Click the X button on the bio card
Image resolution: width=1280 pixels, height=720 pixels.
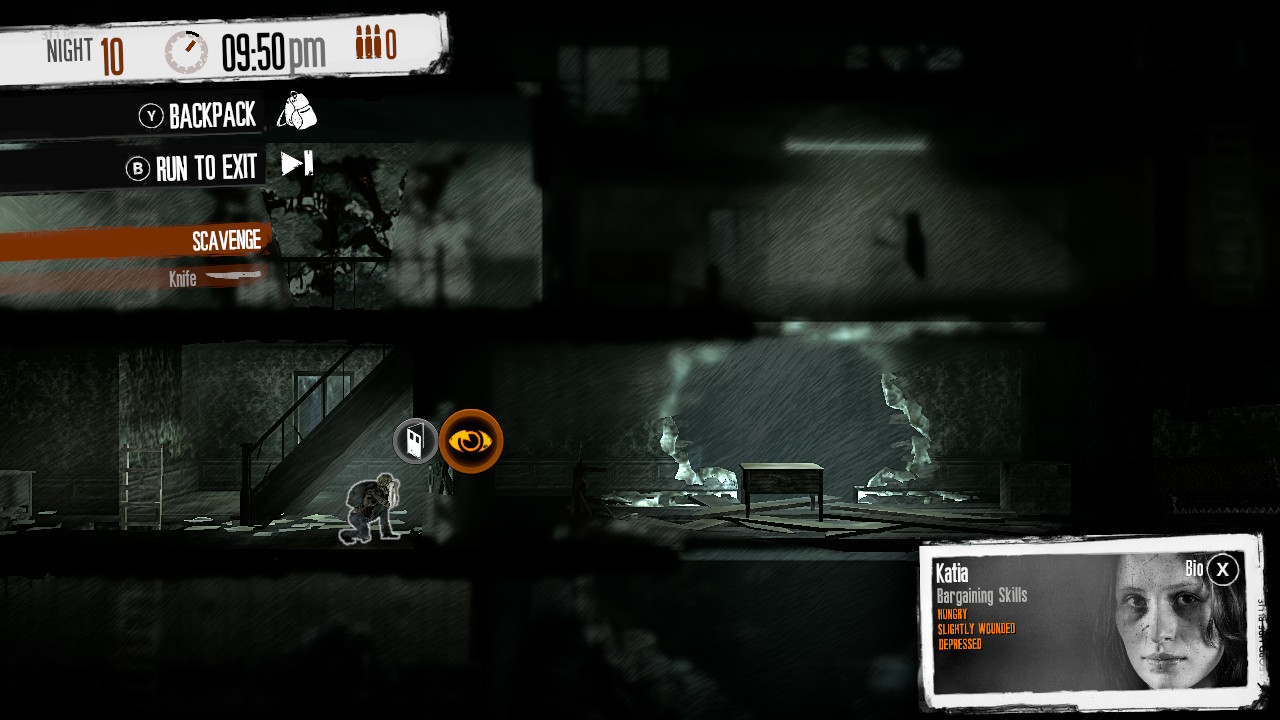pos(1221,570)
